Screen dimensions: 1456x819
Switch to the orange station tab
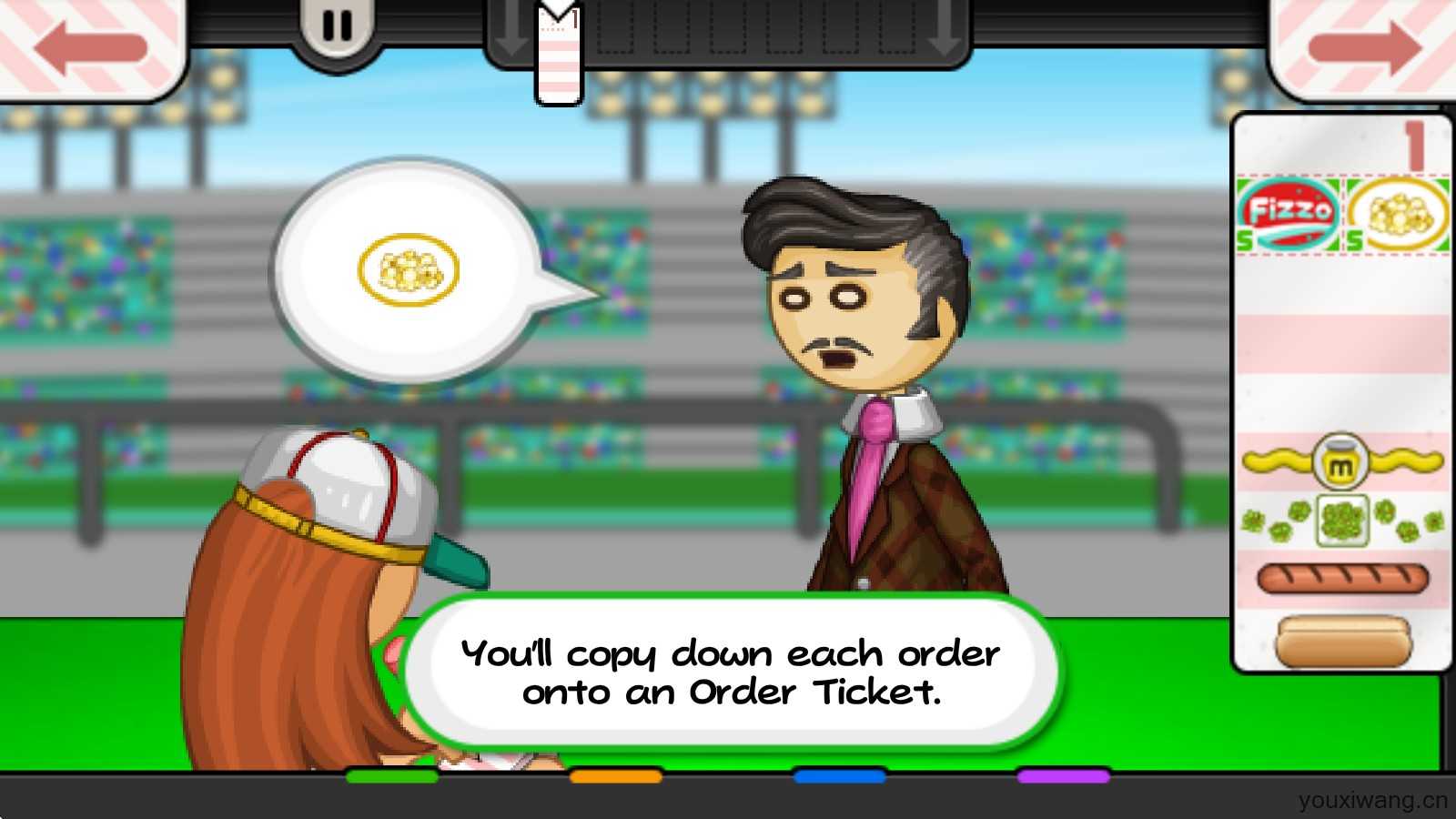[616, 776]
